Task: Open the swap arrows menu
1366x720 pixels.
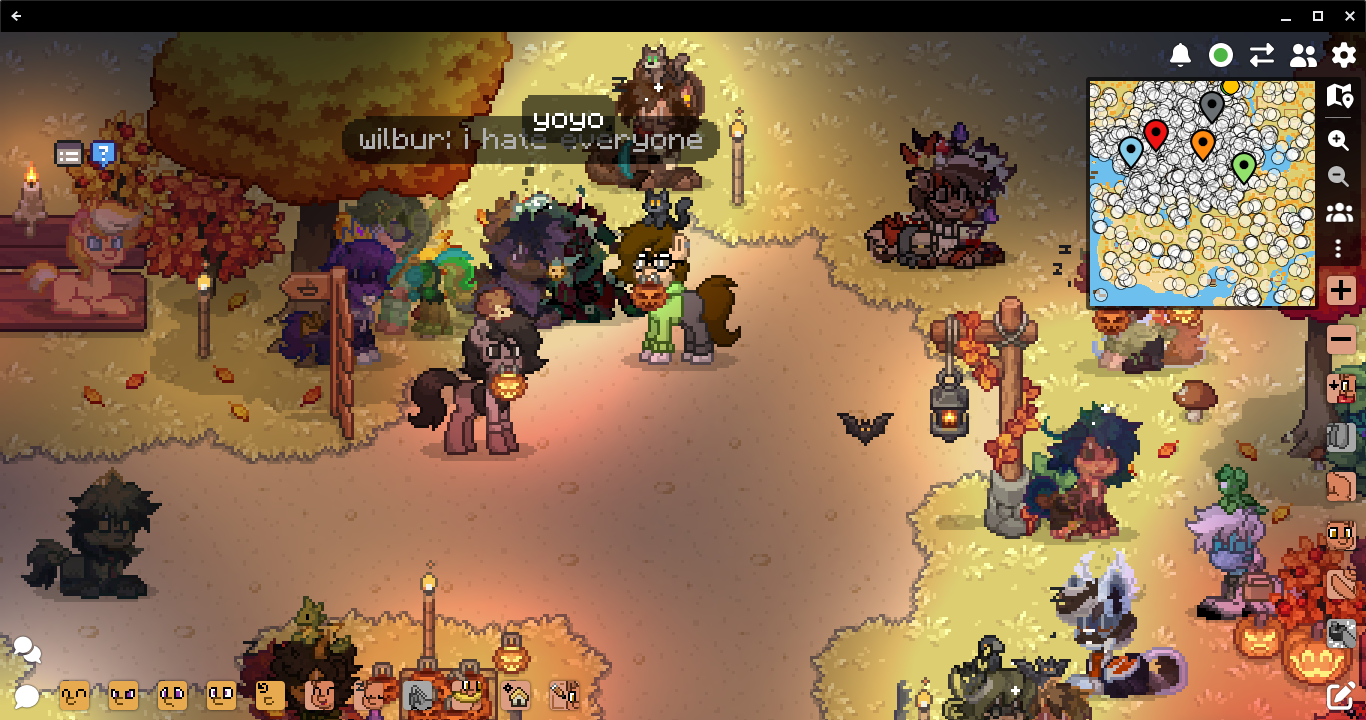Action: tap(1262, 55)
